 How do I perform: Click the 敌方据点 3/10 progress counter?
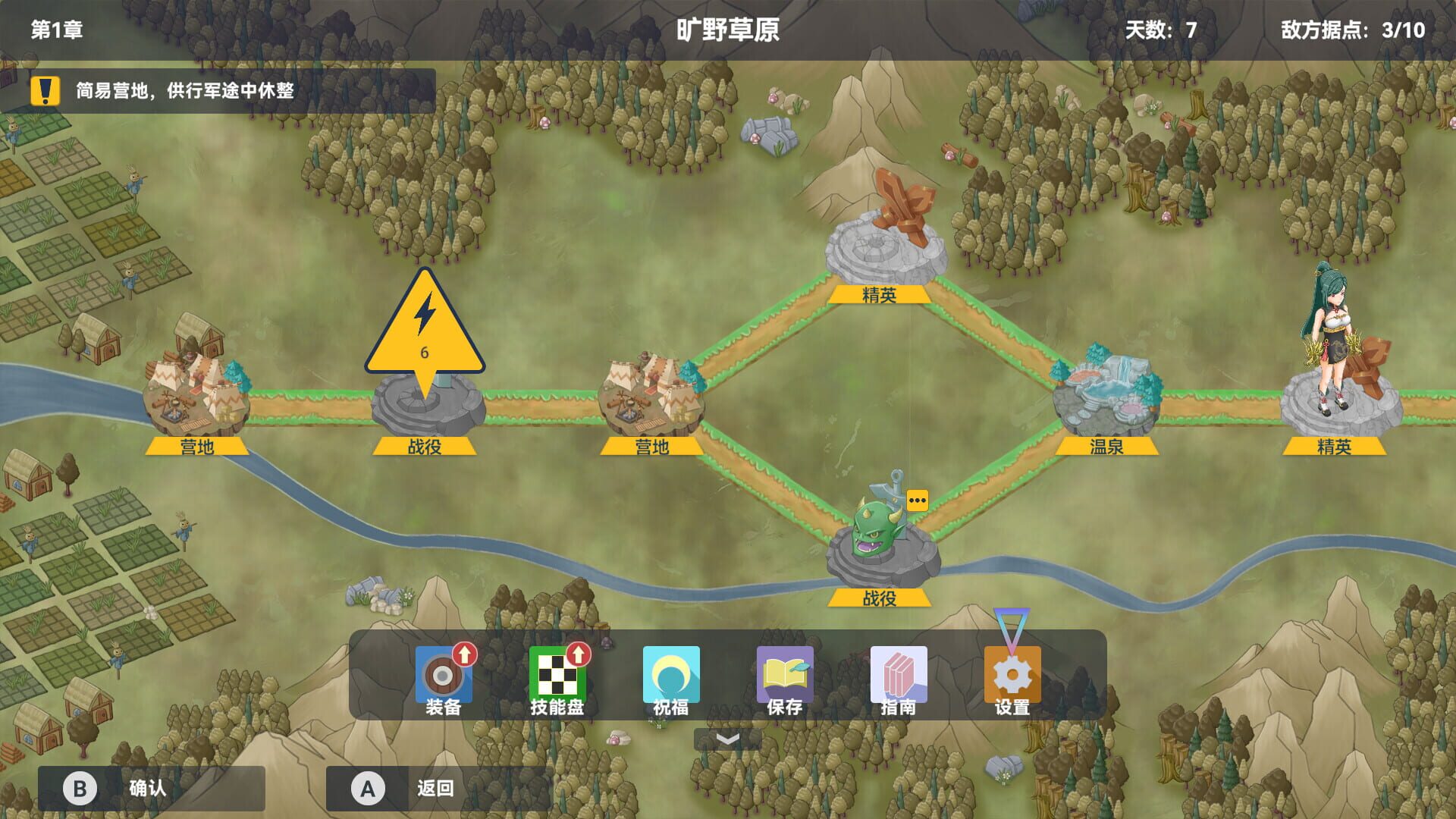pos(1357,30)
